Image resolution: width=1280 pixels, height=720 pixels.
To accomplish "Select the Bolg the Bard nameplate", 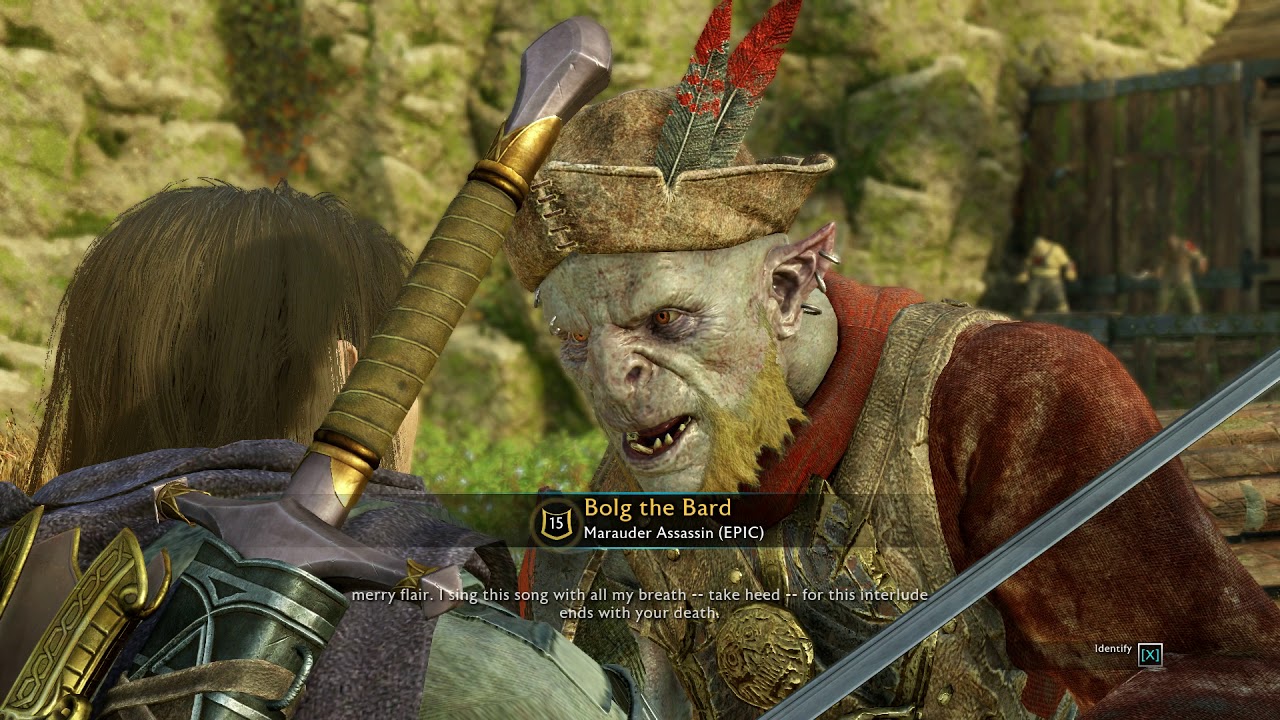I will (x=657, y=508).
